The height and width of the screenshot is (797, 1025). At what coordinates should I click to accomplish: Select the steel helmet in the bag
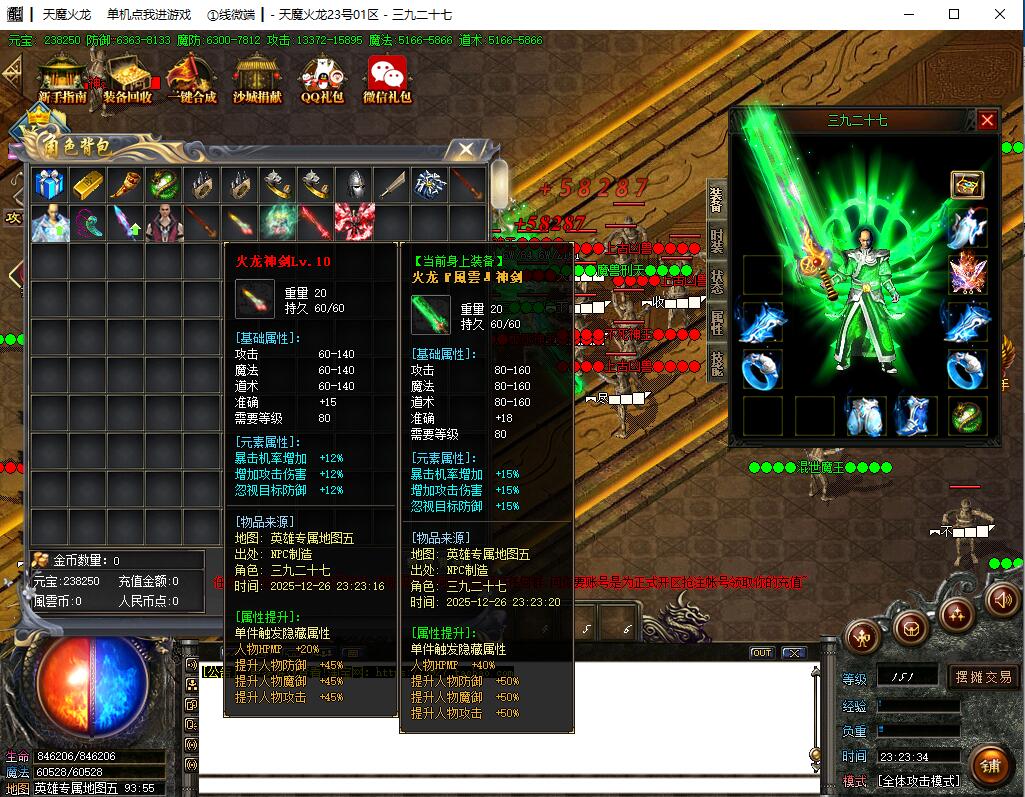point(354,185)
